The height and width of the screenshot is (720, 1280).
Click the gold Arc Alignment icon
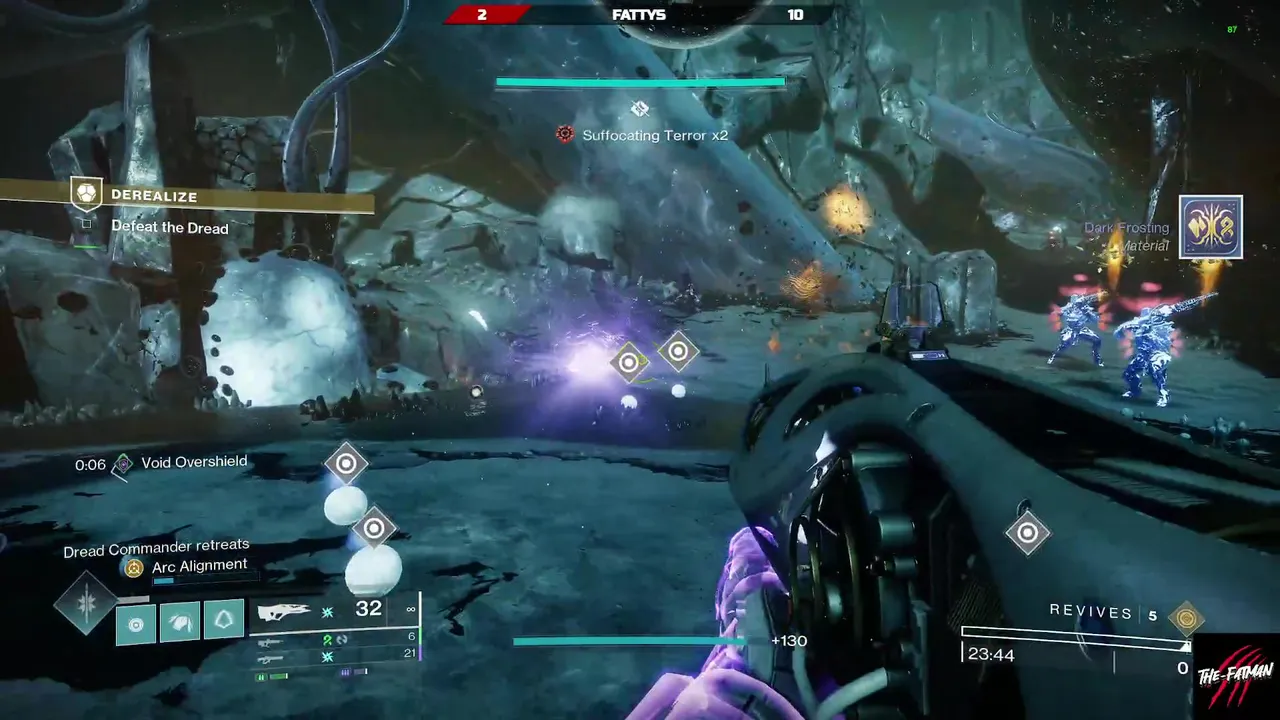133,568
